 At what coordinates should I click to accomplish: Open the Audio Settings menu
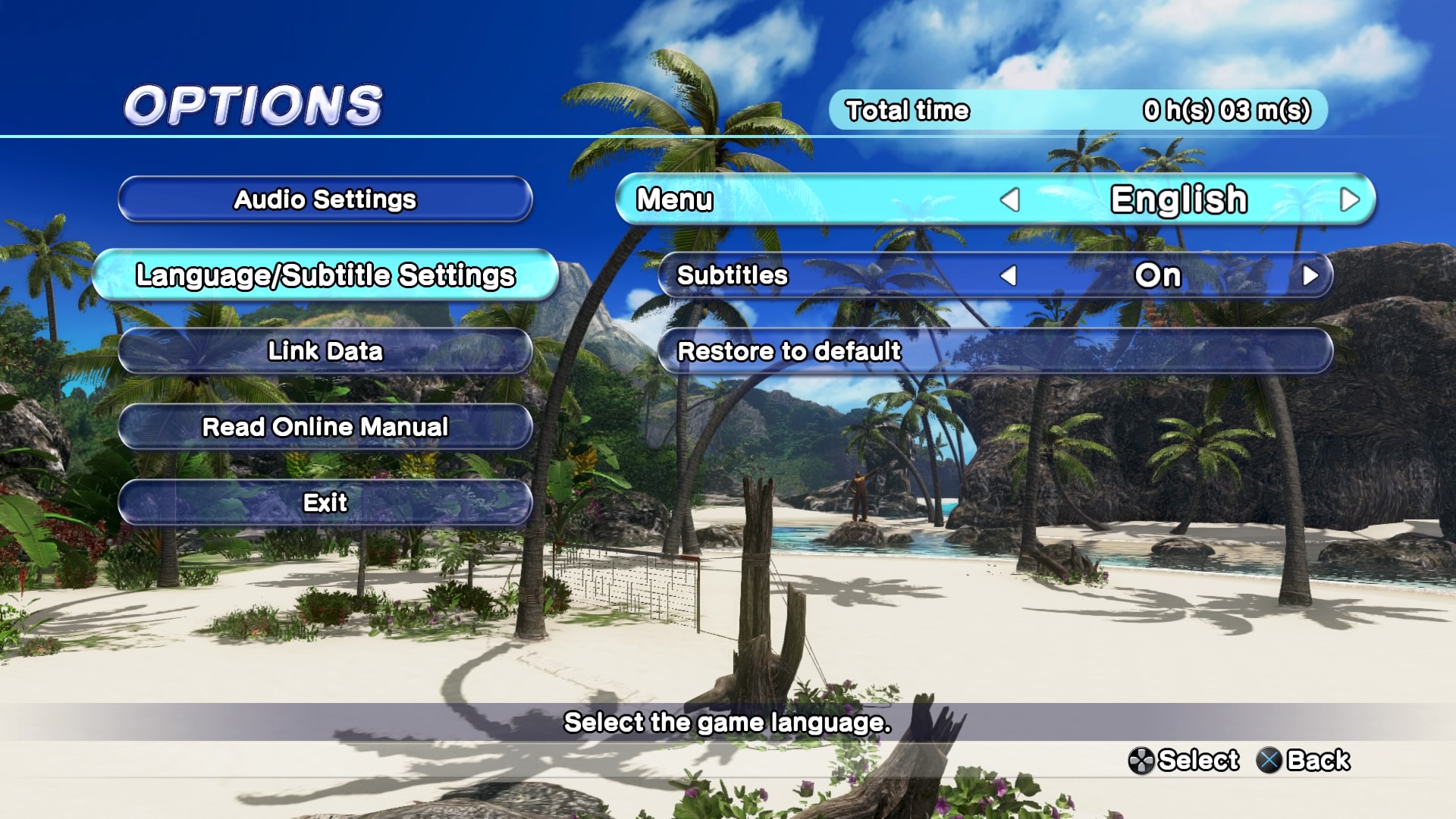325,199
